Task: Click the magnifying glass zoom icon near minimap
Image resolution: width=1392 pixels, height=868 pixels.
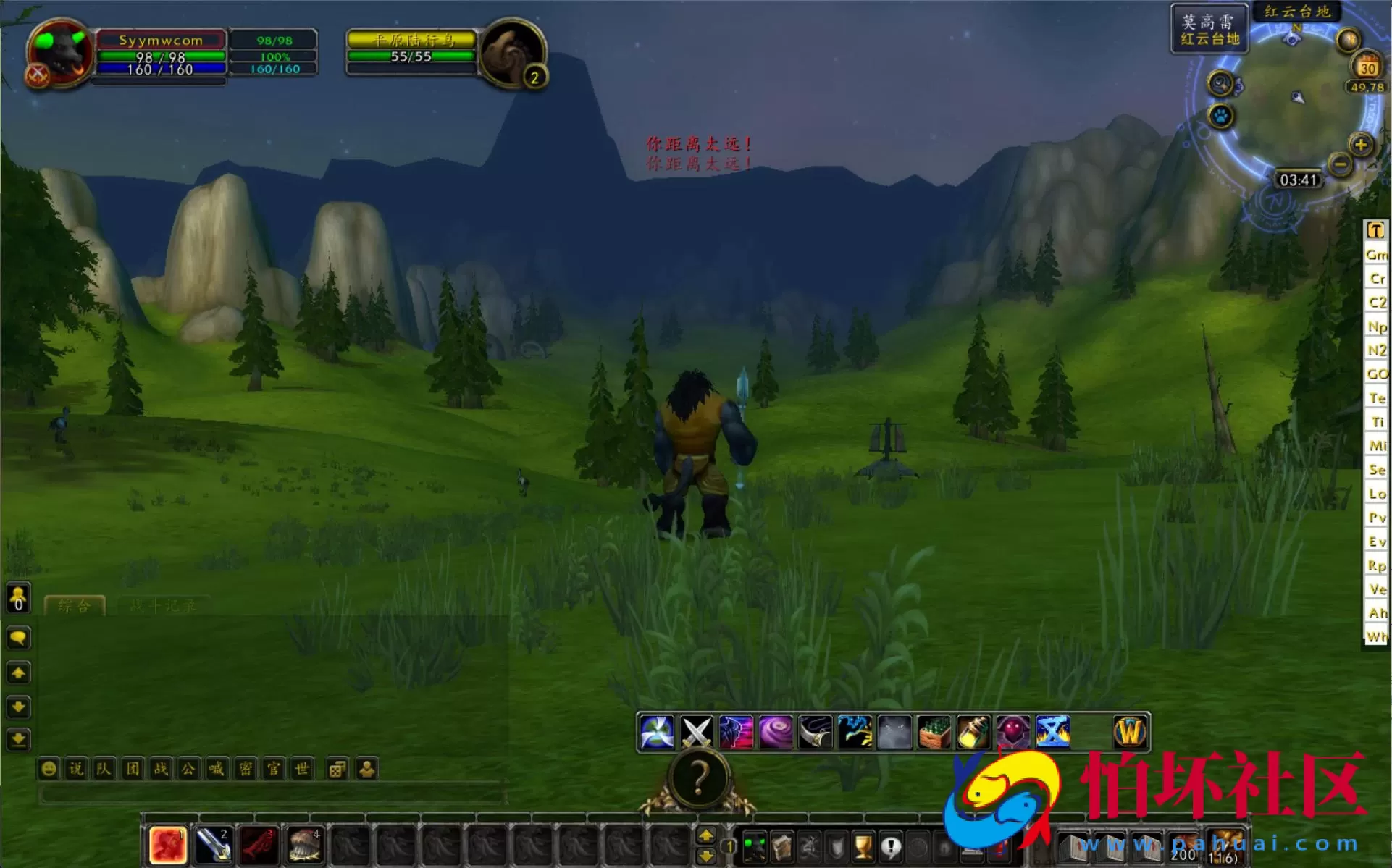Action: click(x=1221, y=83)
